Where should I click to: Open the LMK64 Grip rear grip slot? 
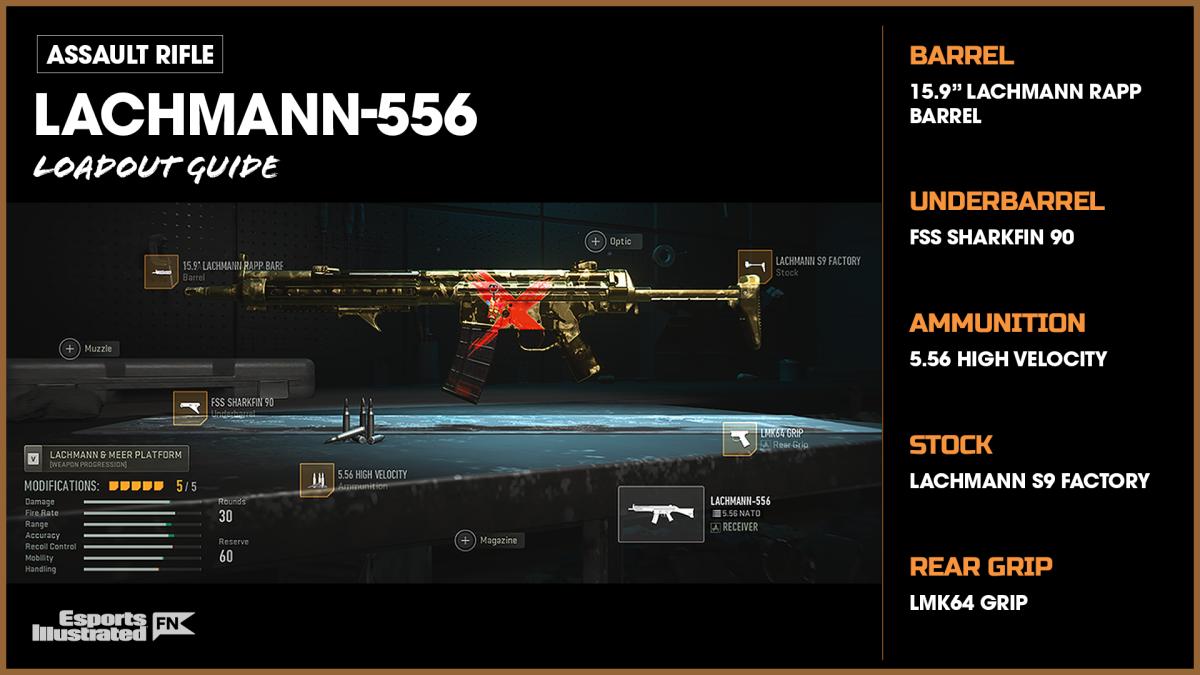740,438
